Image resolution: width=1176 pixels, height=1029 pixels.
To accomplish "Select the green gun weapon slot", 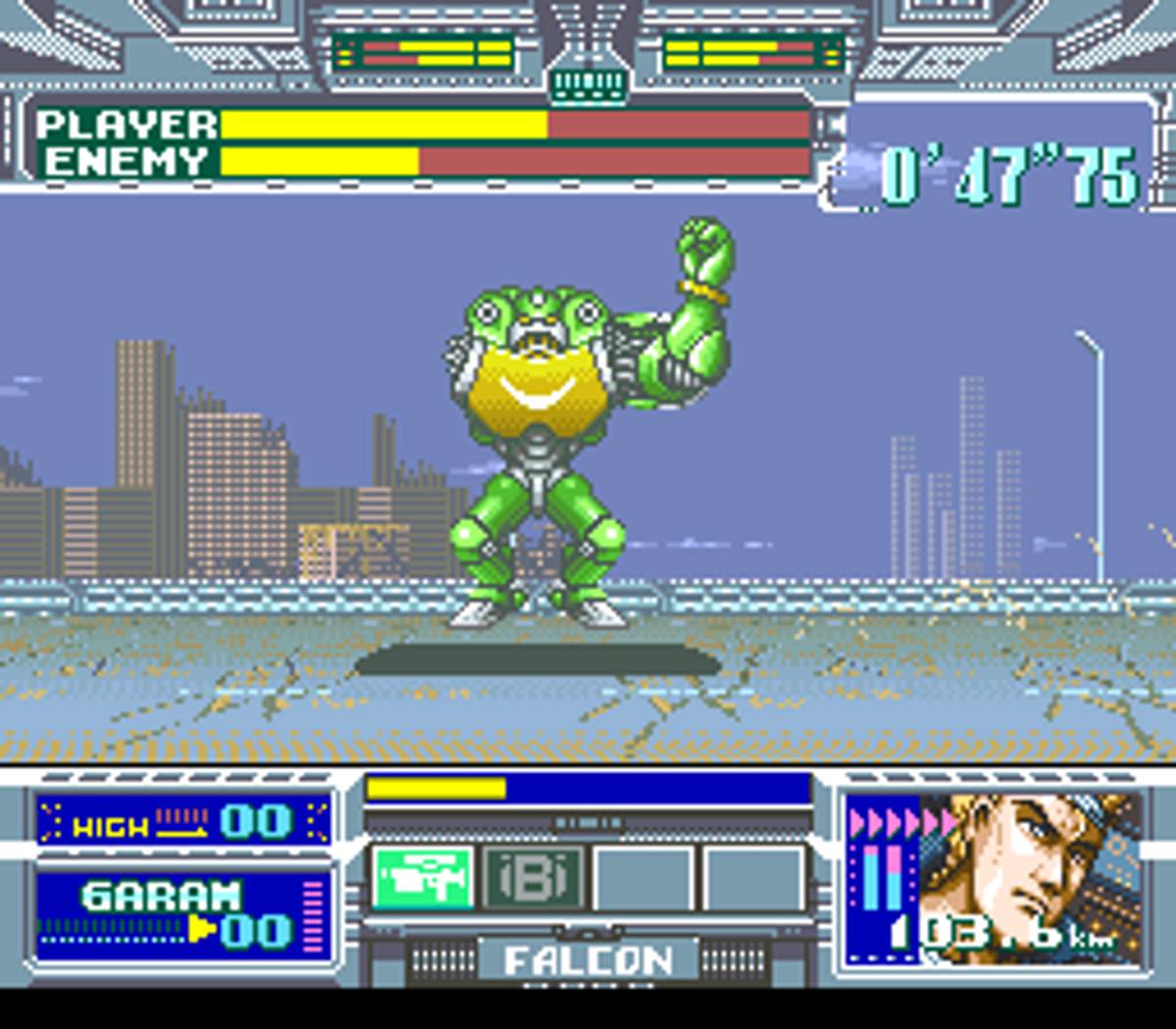I will click(x=423, y=878).
